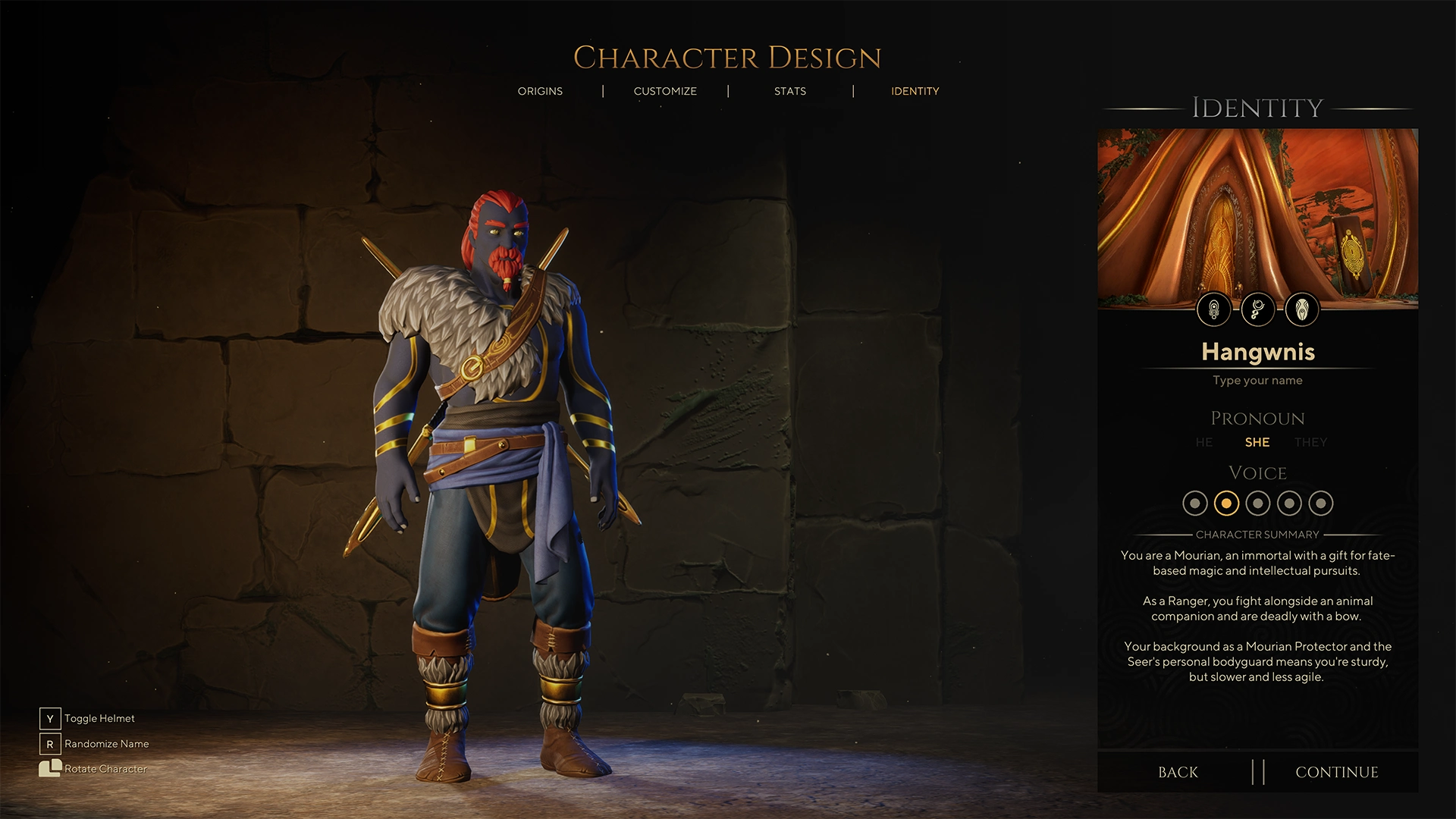1456x819 pixels.
Task: Switch to the STATS tab
Action: tap(790, 91)
